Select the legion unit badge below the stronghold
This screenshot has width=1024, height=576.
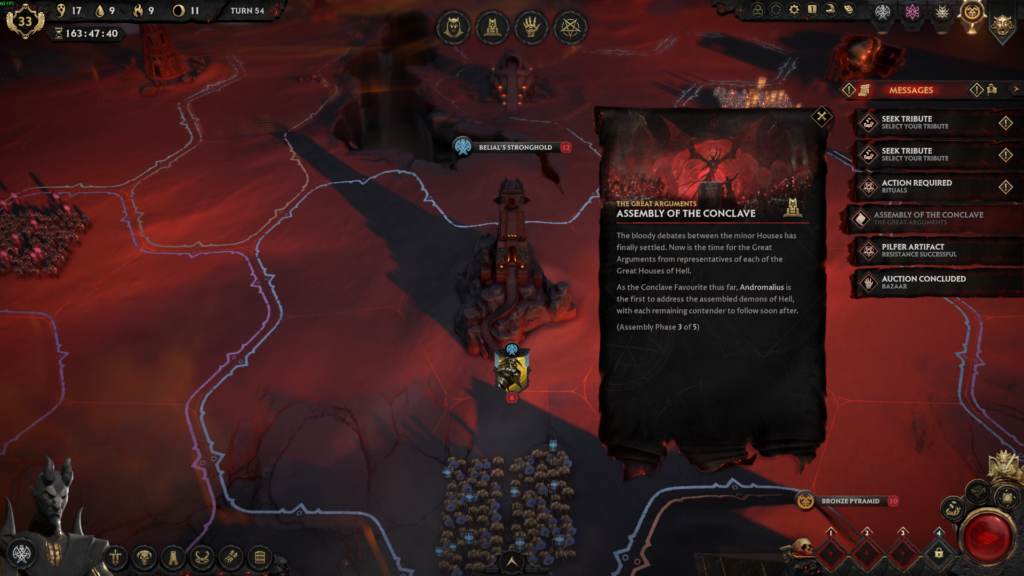[x=512, y=372]
